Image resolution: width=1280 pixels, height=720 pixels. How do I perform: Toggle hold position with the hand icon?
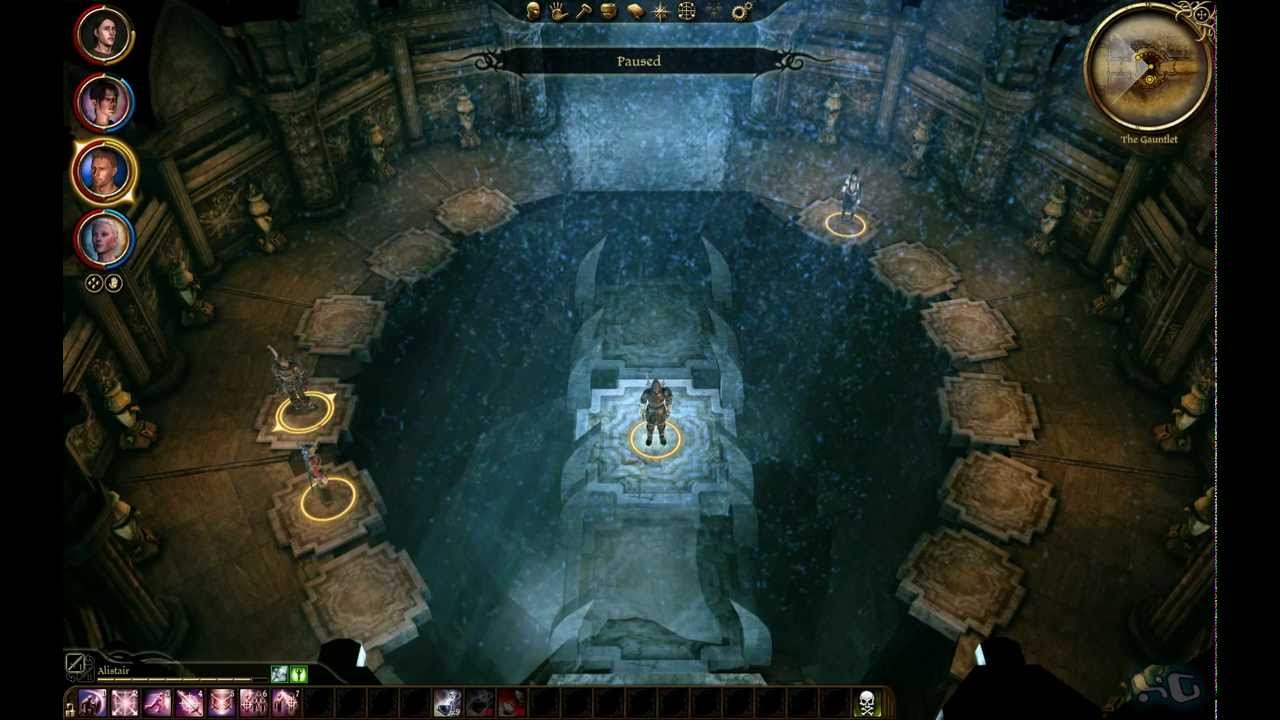[114, 283]
